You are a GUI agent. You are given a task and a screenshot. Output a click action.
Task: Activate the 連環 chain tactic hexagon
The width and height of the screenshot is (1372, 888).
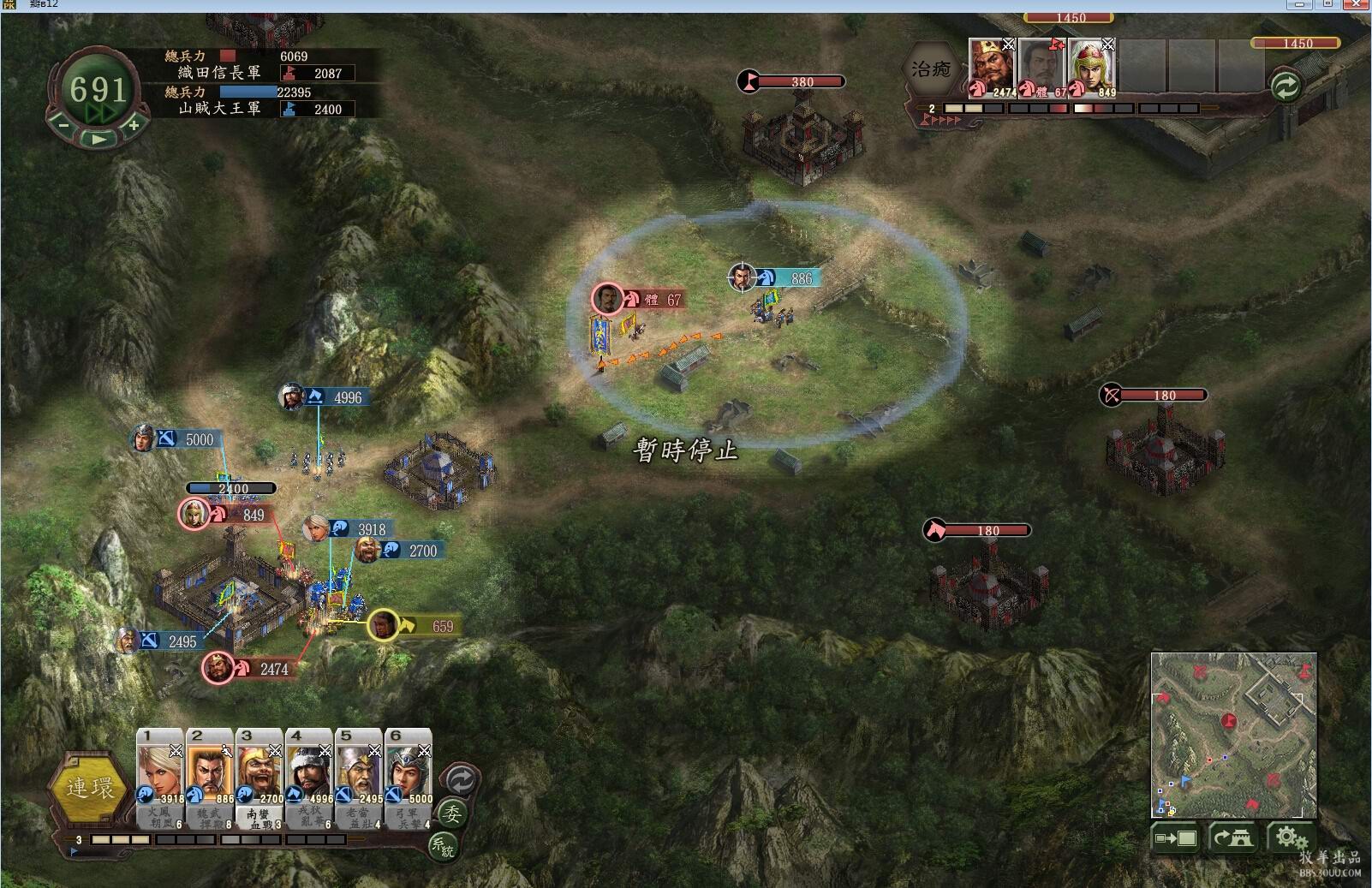click(x=90, y=788)
